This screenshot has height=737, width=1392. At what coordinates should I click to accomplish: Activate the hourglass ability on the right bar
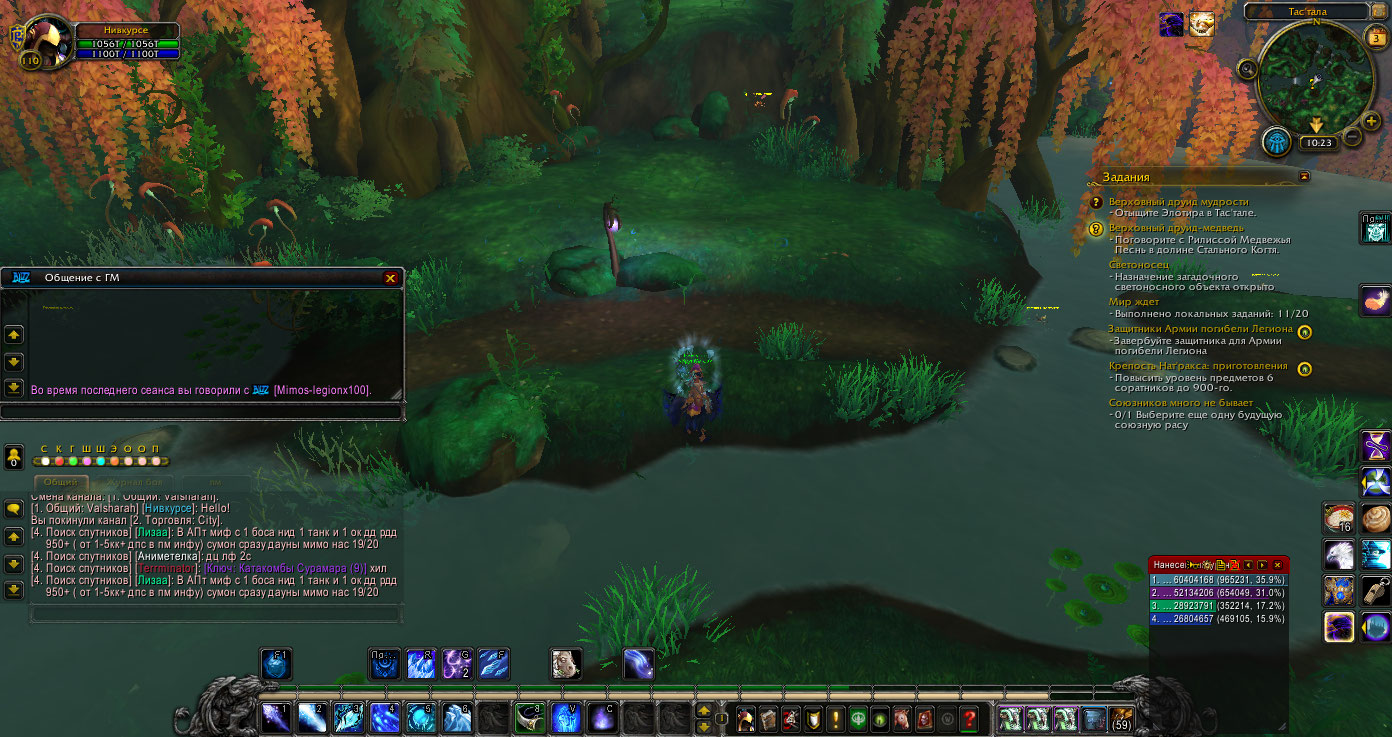click(1375, 446)
